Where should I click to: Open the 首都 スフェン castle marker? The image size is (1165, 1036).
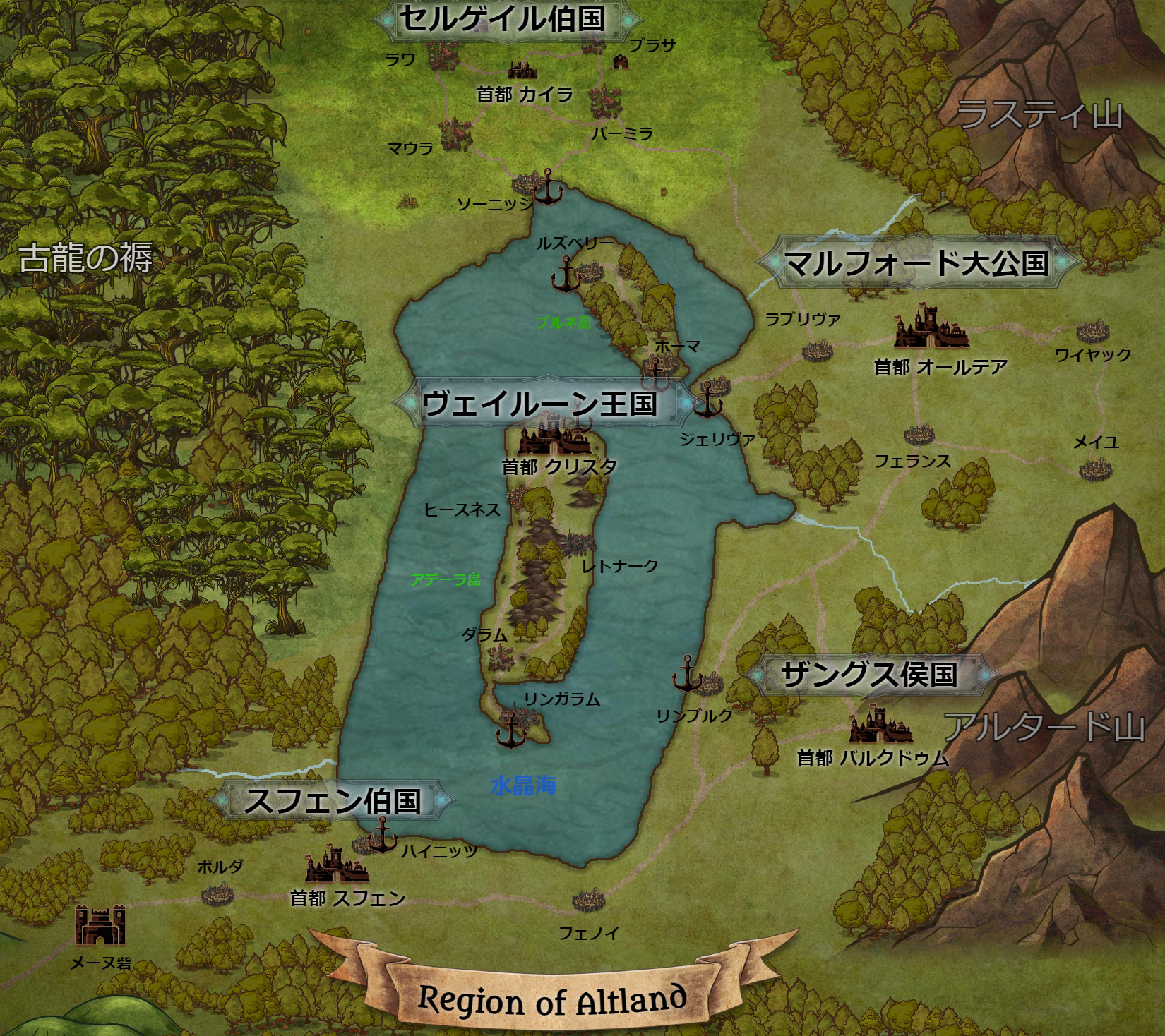point(336,865)
